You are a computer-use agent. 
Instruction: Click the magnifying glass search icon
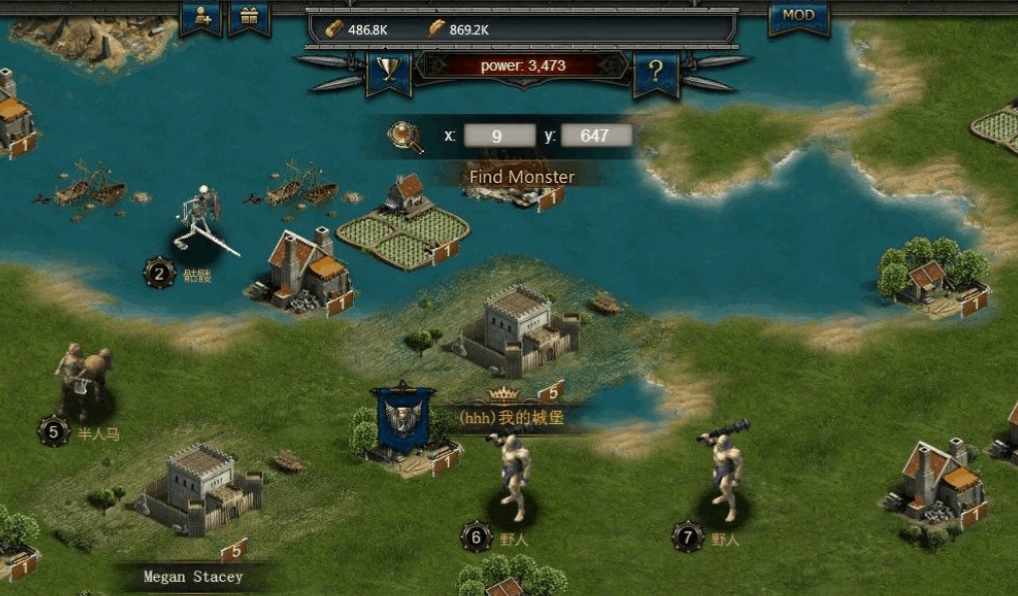click(406, 136)
